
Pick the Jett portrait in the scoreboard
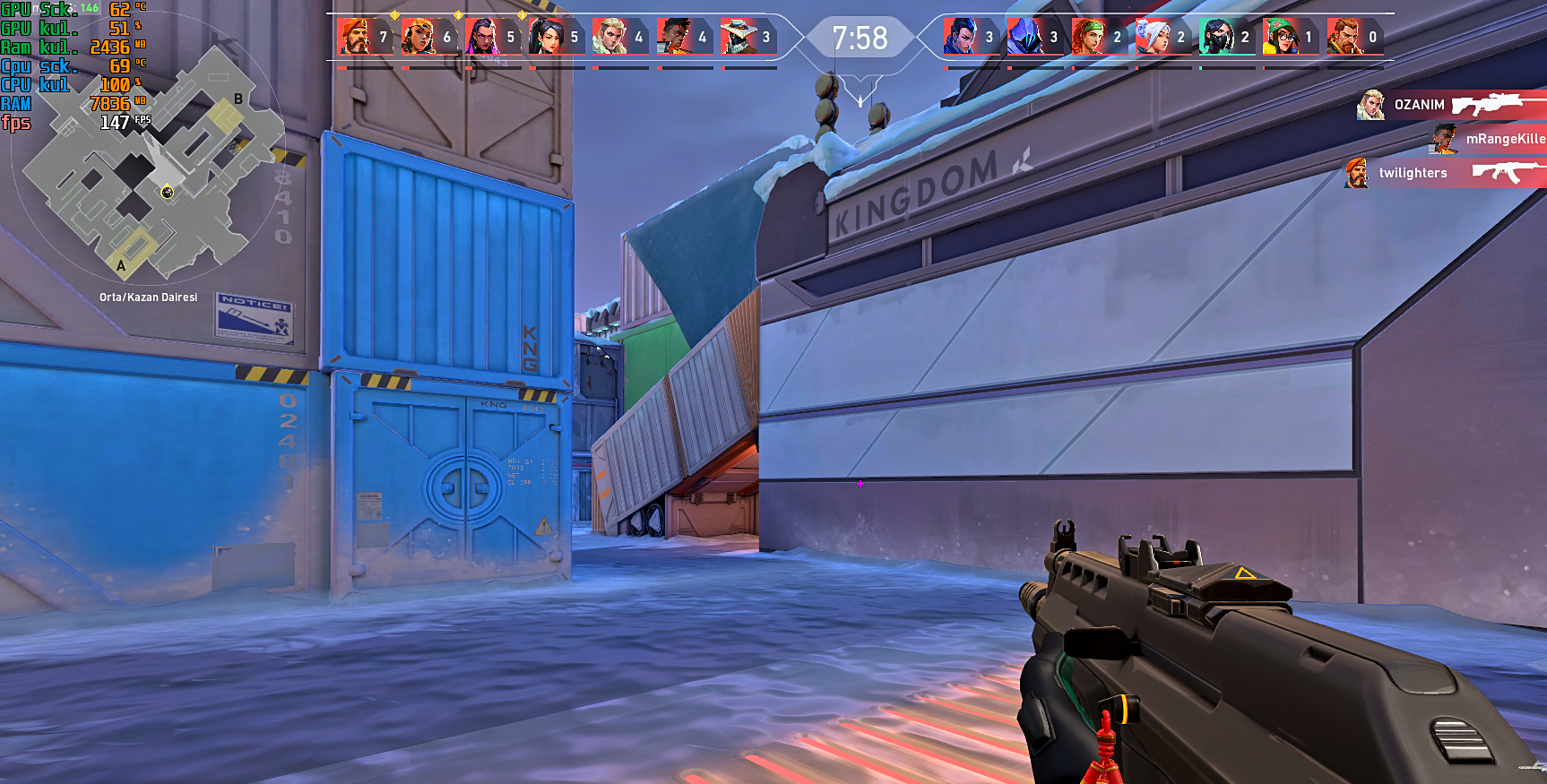tap(1151, 37)
